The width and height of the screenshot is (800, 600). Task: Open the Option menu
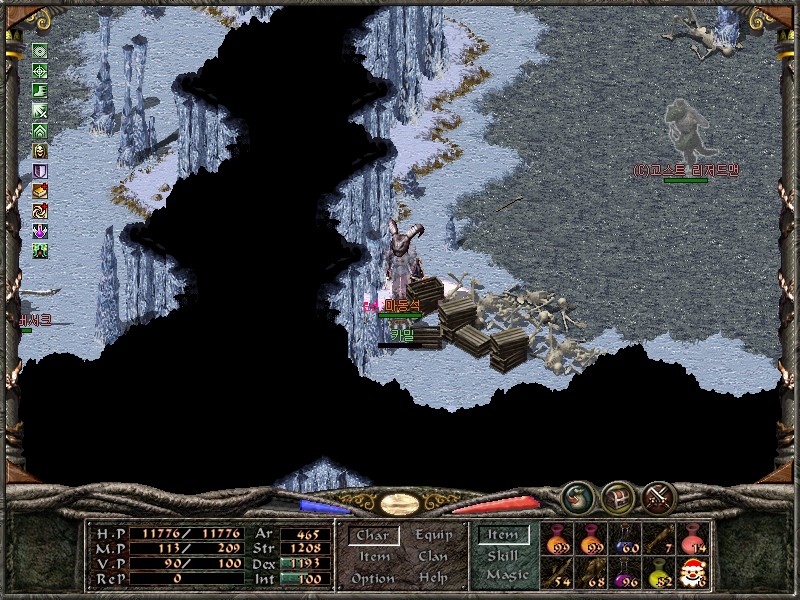point(373,579)
